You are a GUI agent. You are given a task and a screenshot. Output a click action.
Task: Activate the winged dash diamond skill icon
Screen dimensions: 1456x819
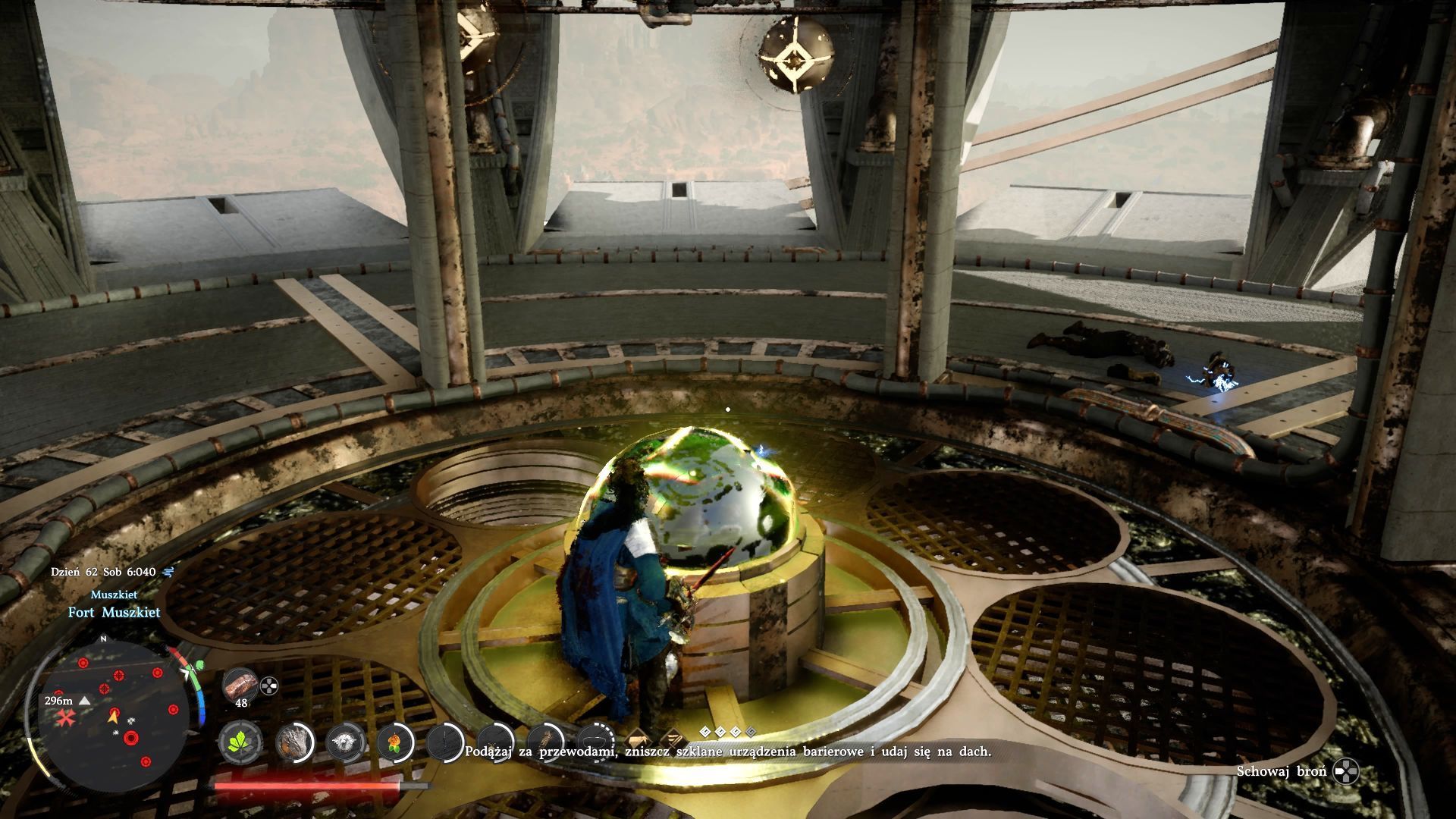[671, 738]
